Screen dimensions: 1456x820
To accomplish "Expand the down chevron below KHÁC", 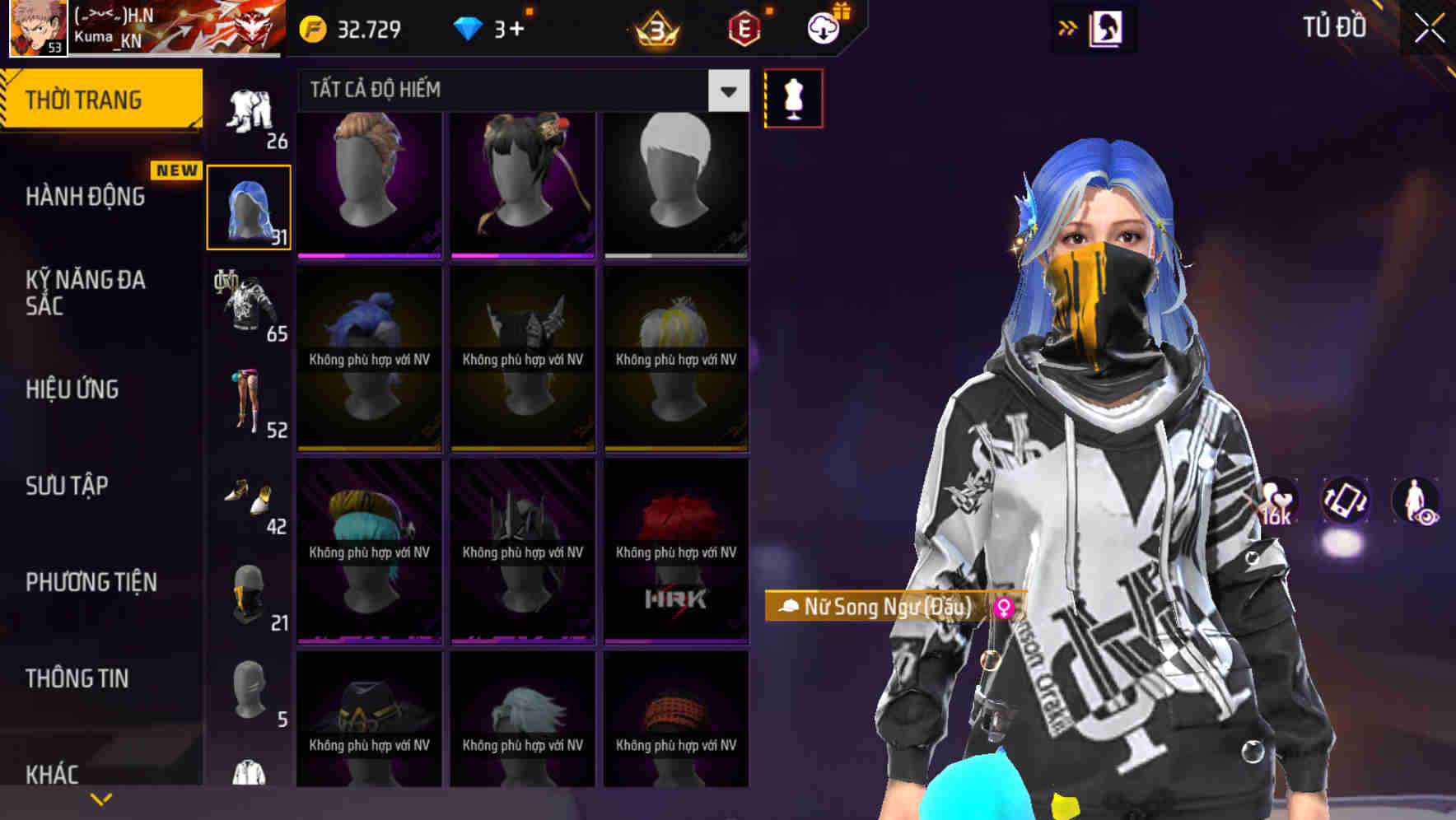I will 101,798.
